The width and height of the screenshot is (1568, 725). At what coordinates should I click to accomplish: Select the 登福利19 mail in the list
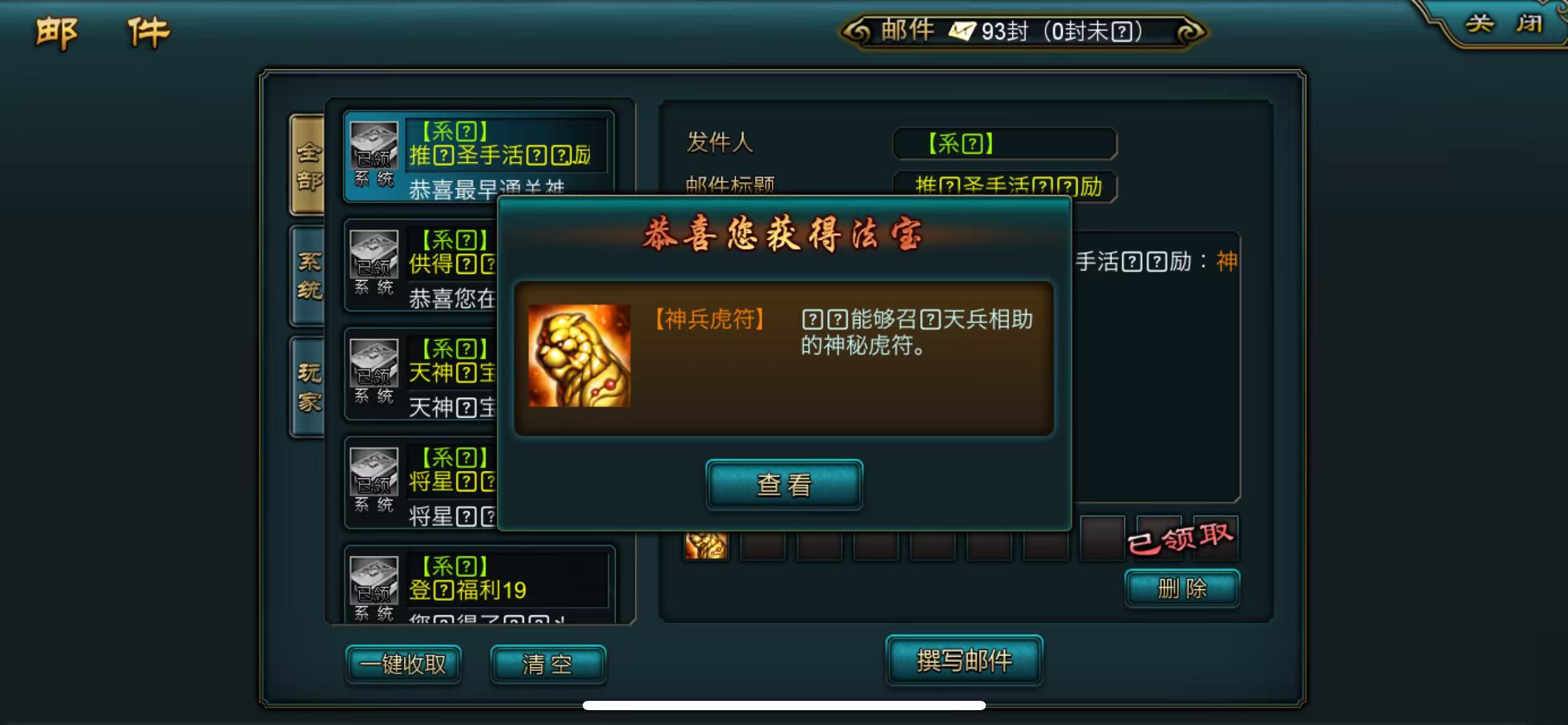click(489, 586)
